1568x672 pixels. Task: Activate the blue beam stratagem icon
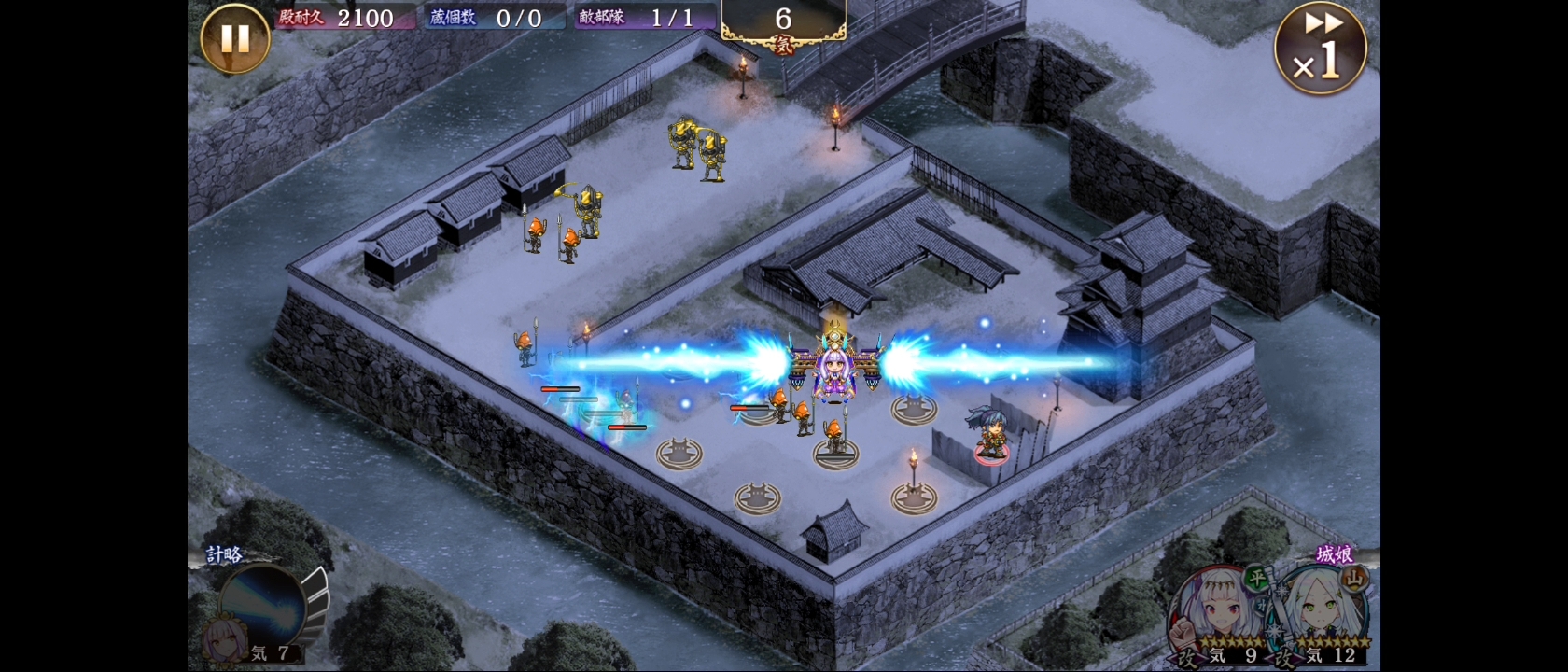[262, 608]
